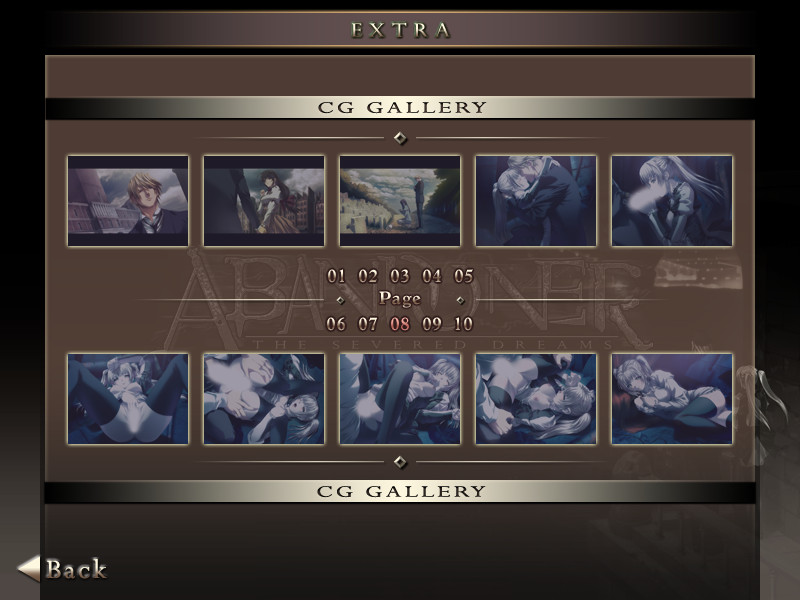Open gallery page 02
Image resolution: width=800 pixels, height=600 pixels.
(x=368, y=276)
